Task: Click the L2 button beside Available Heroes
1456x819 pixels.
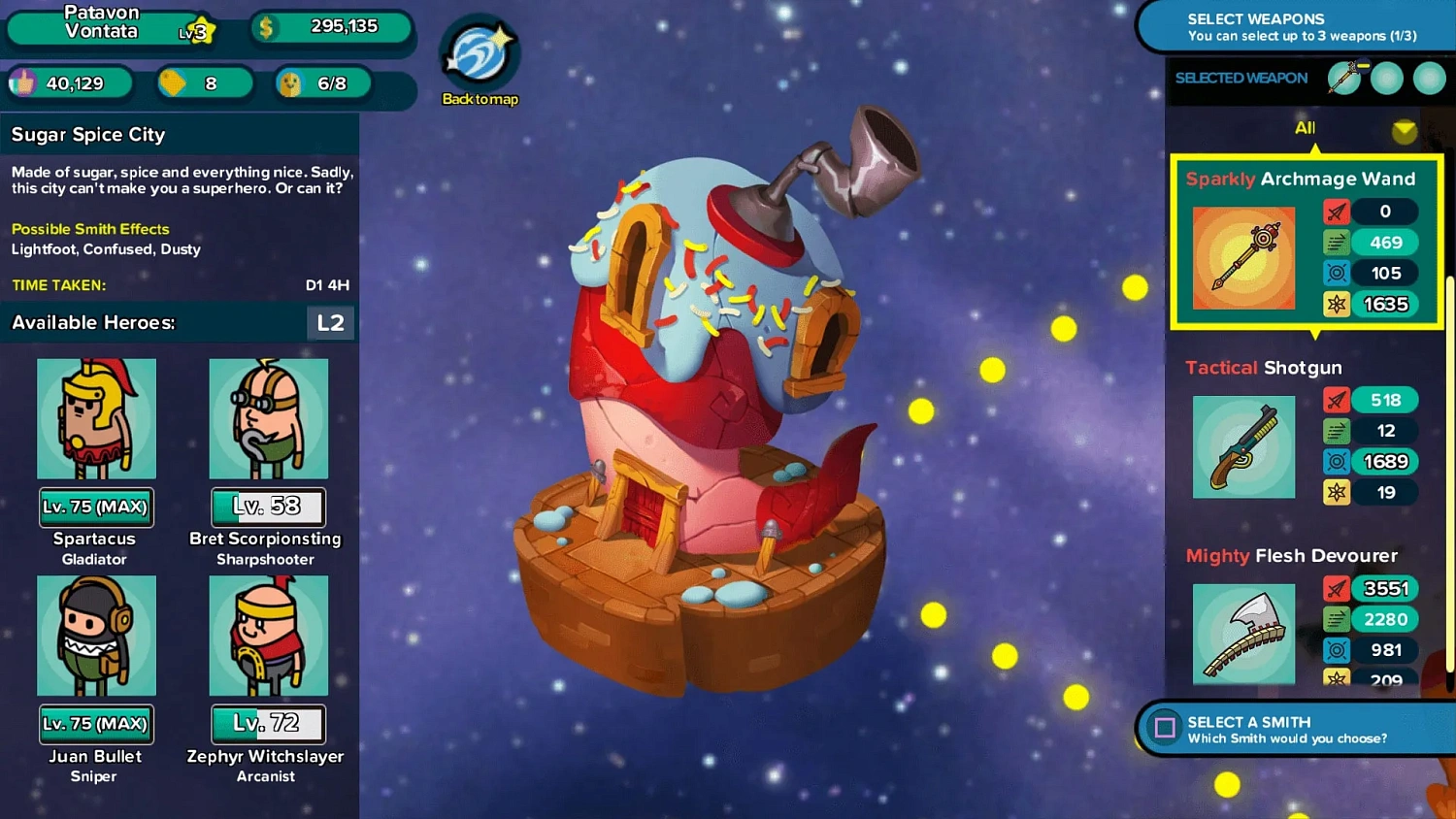Action: 330,322
